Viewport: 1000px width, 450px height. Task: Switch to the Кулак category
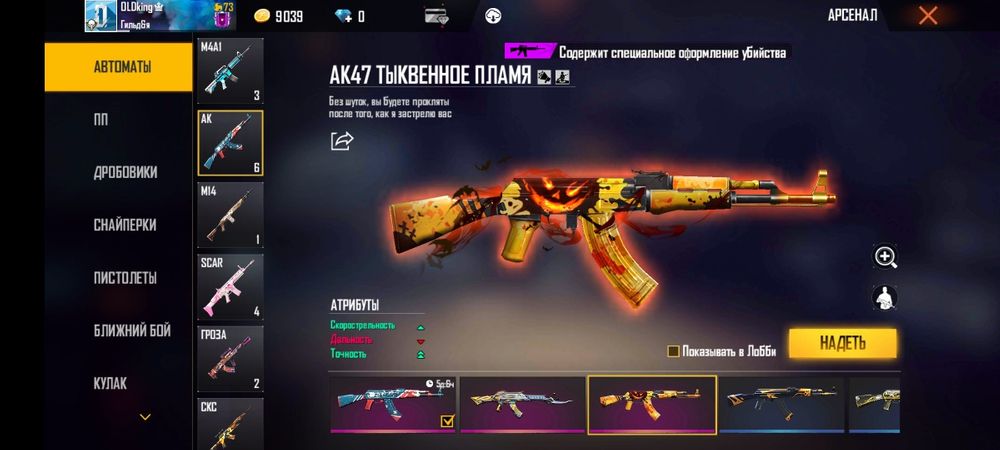[109, 383]
